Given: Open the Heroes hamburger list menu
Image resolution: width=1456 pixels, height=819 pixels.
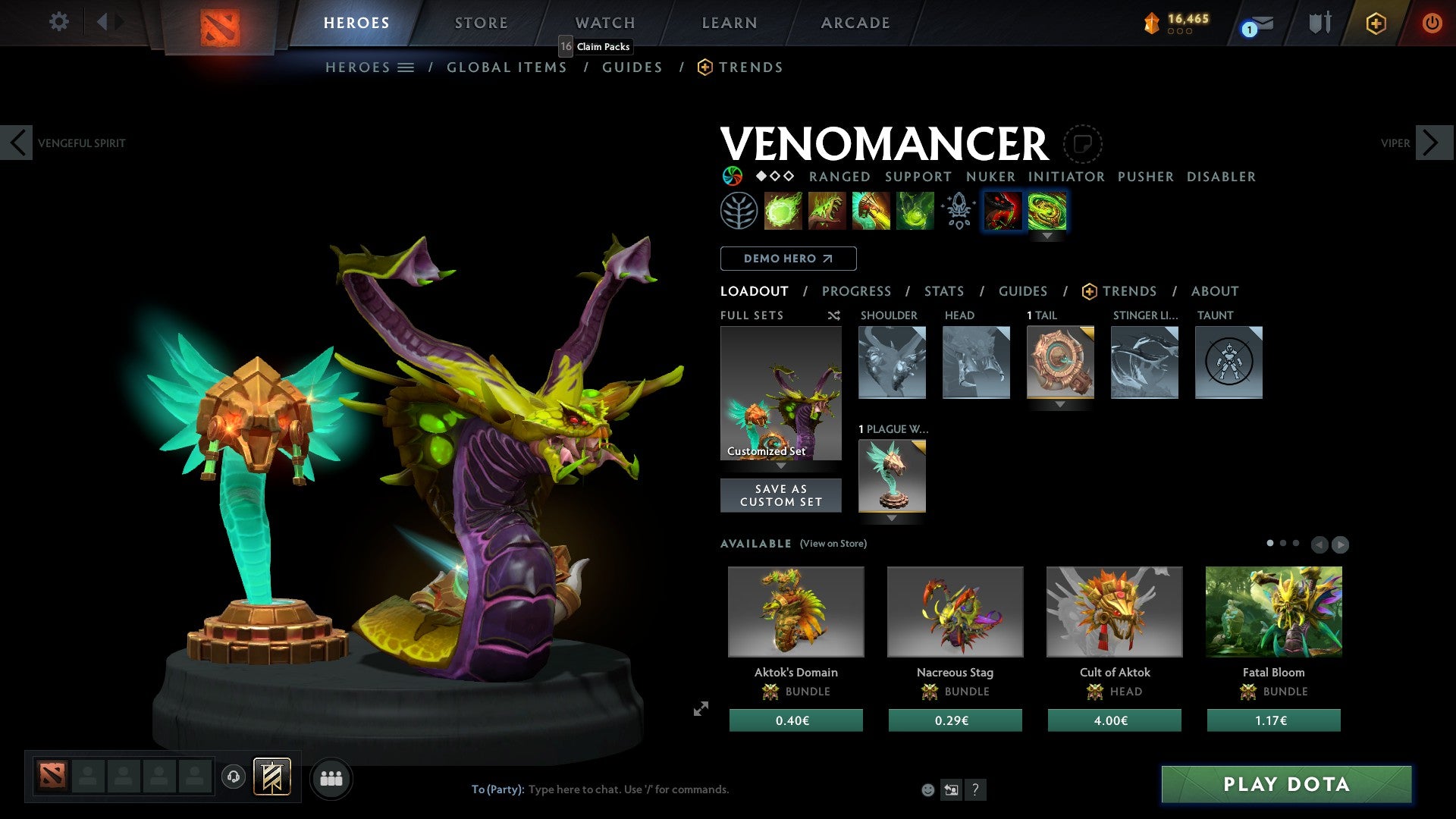Looking at the screenshot, I should click(406, 67).
